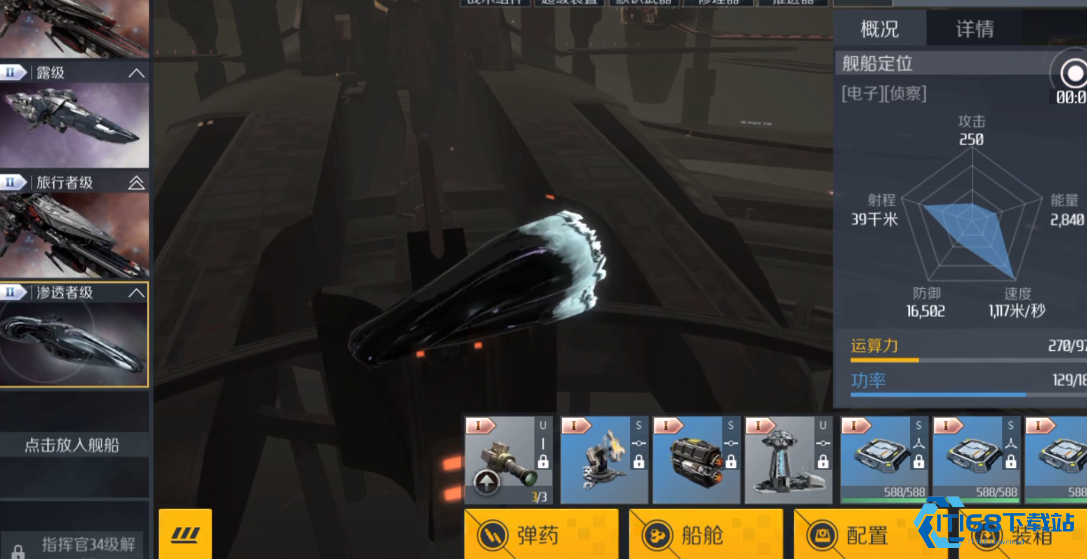The width and height of the screenshot is (1087, 559).
Task: Select the 渗透者级 ship card
Action: pyautogui.click(x=74, y=335)
